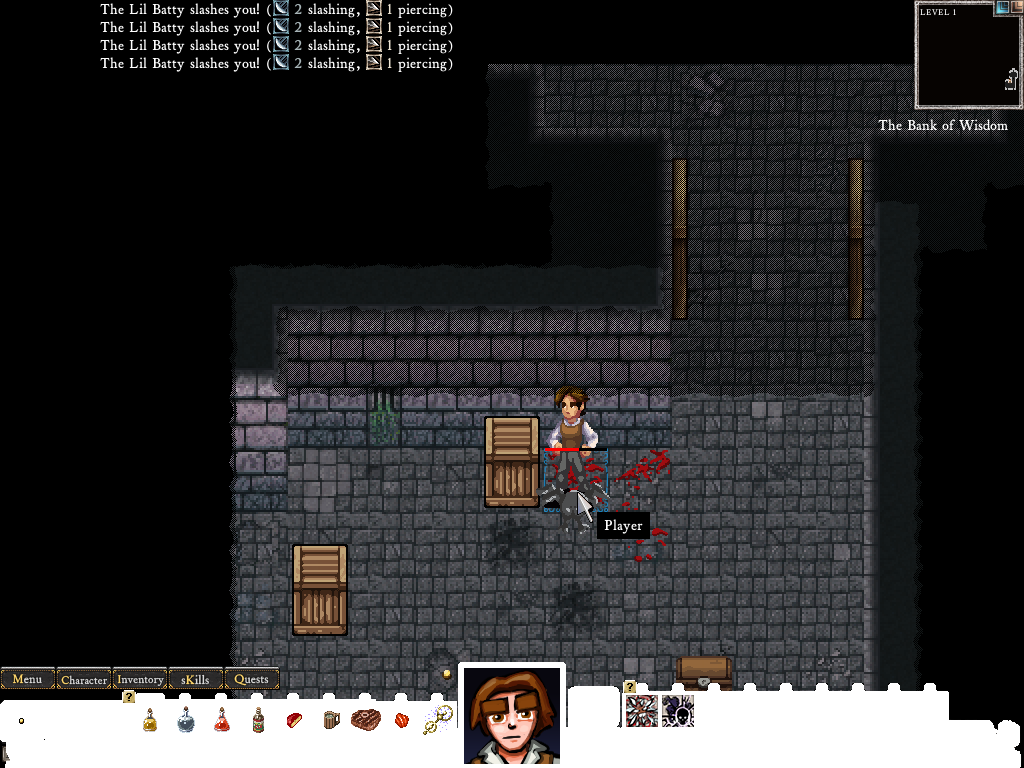This screenshot has width=1024, height=768.
Task: Open the Quests log
Action: point(251,679)
